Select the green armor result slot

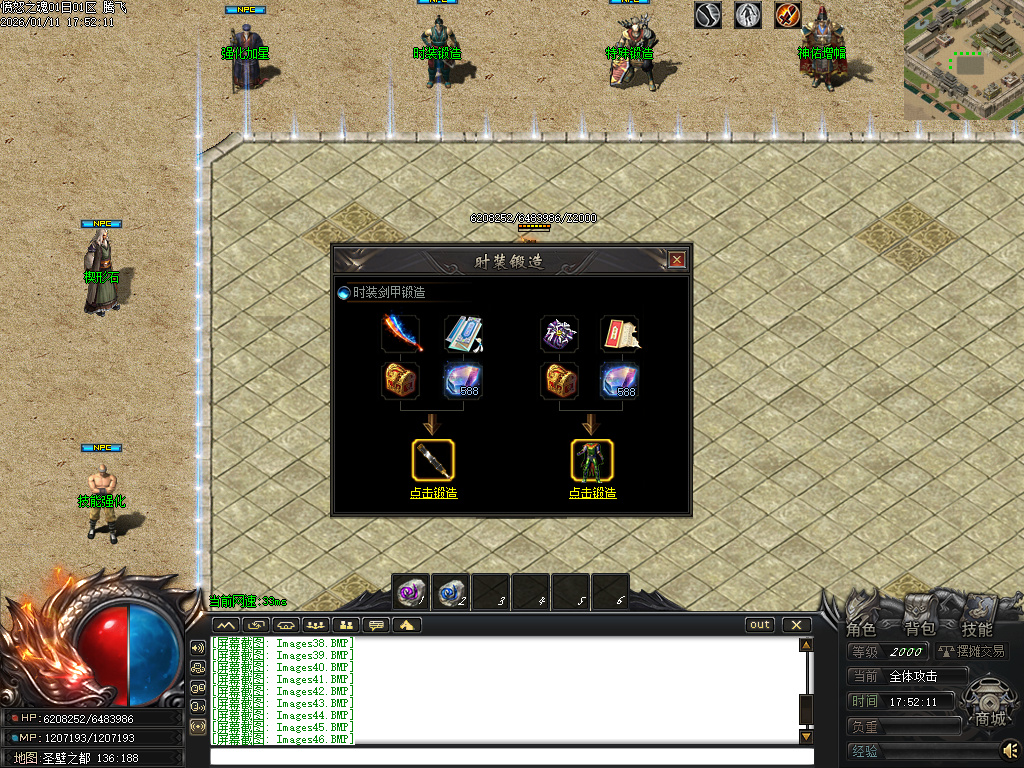[x=592, y=459]
